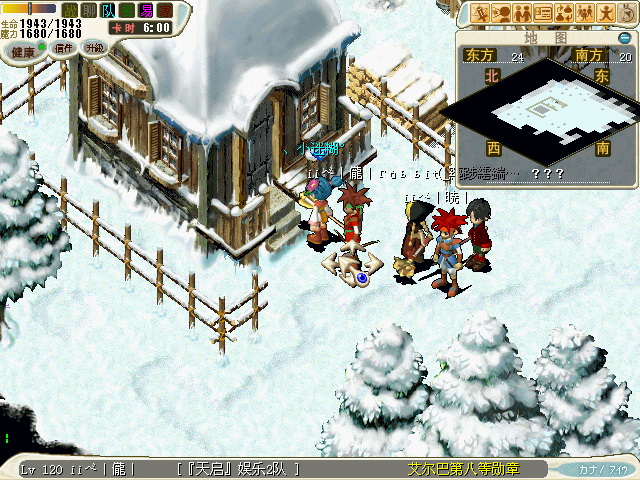Open the single figure action icon

tap(607, 13)
